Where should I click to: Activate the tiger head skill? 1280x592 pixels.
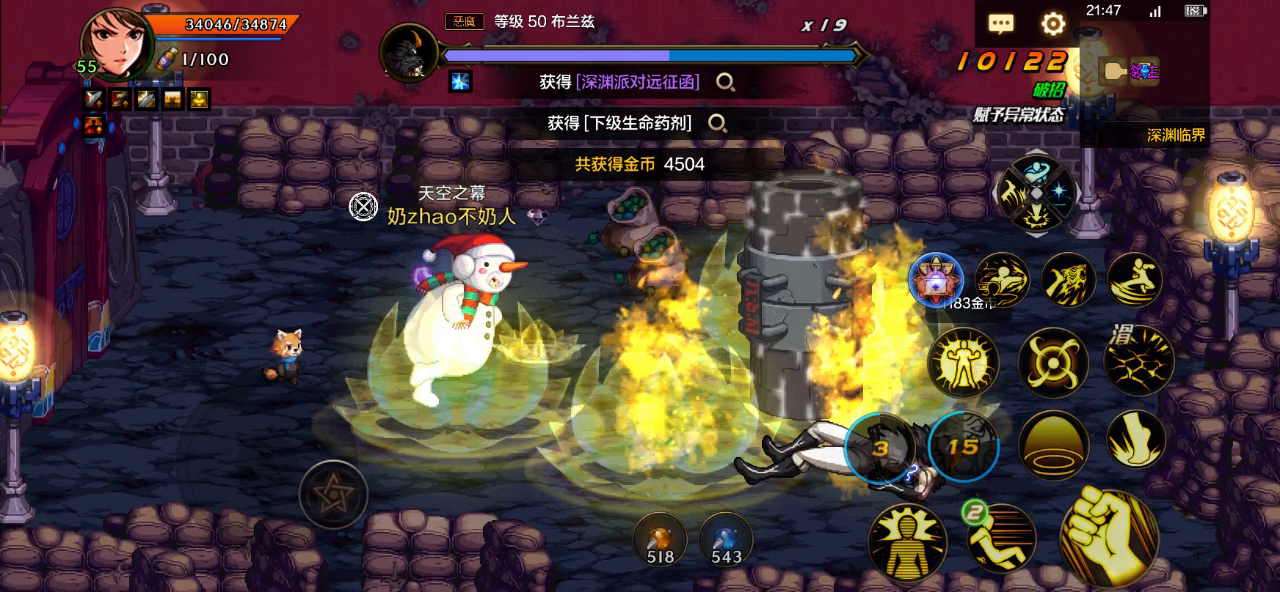(1068, 279)
